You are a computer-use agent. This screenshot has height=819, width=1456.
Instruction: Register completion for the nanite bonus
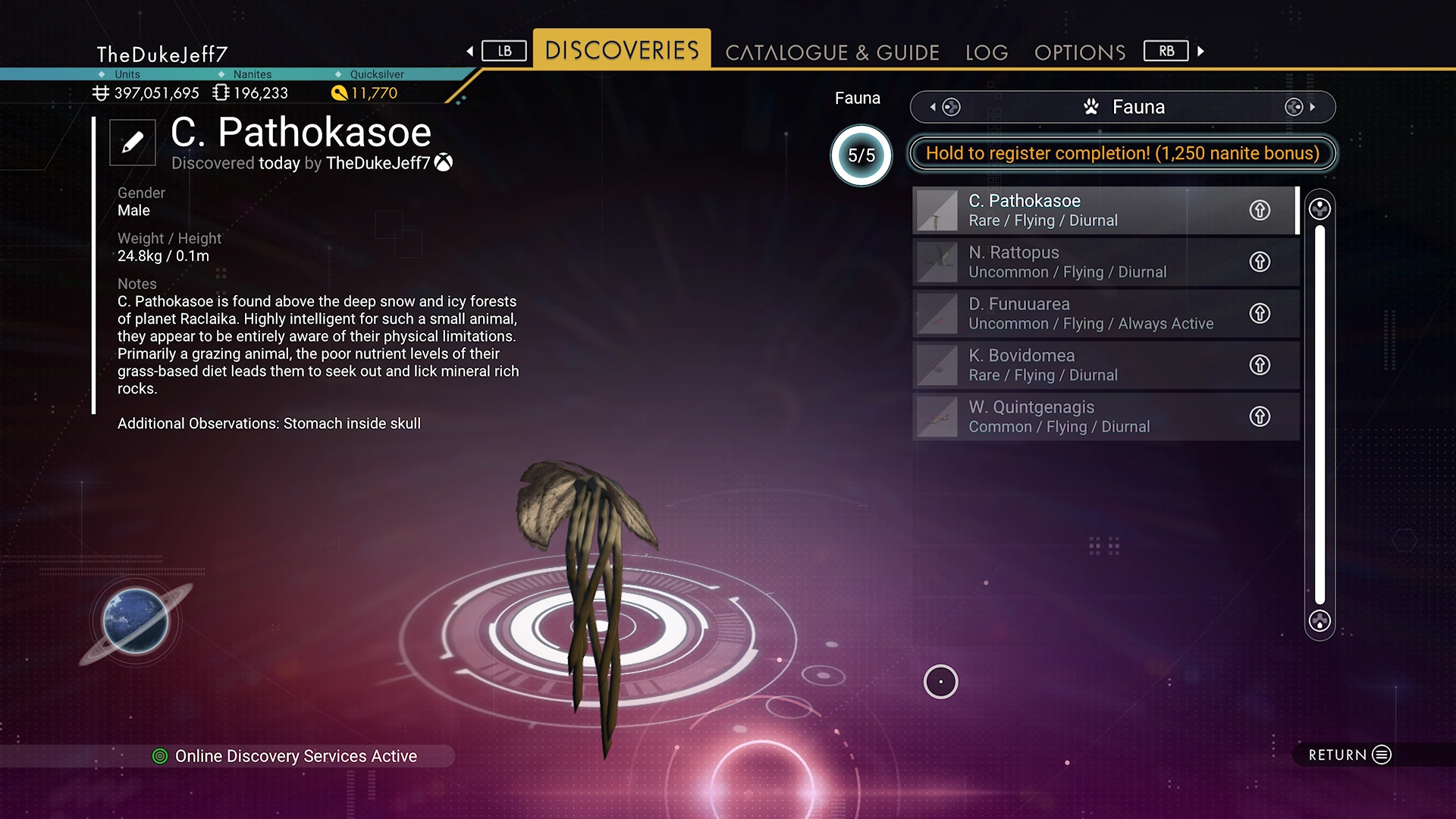[x=1122, y=153]
